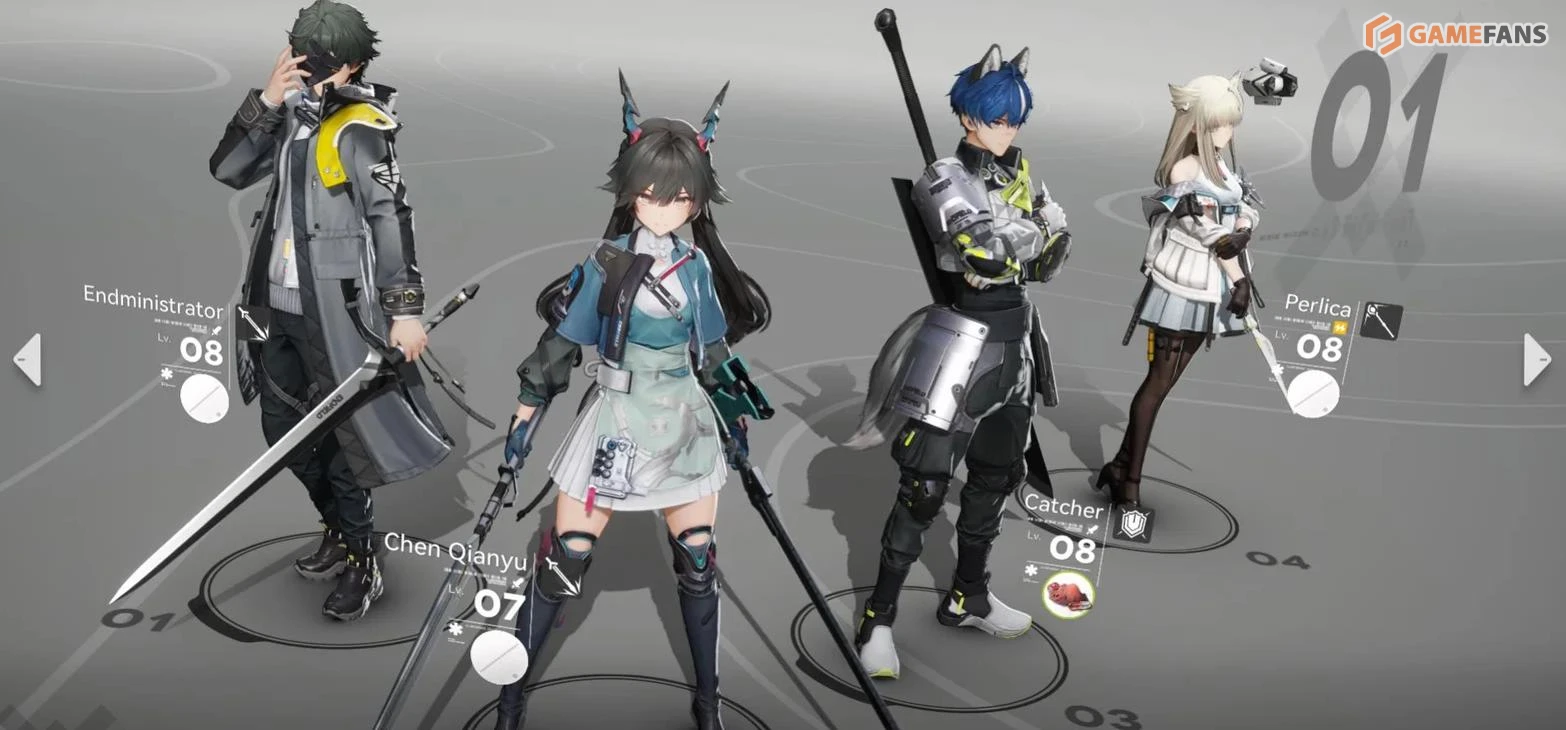This screenshot has width=1566, height=730.
Task: Click Catcher's shield class icon
Action: point(1133,523)
